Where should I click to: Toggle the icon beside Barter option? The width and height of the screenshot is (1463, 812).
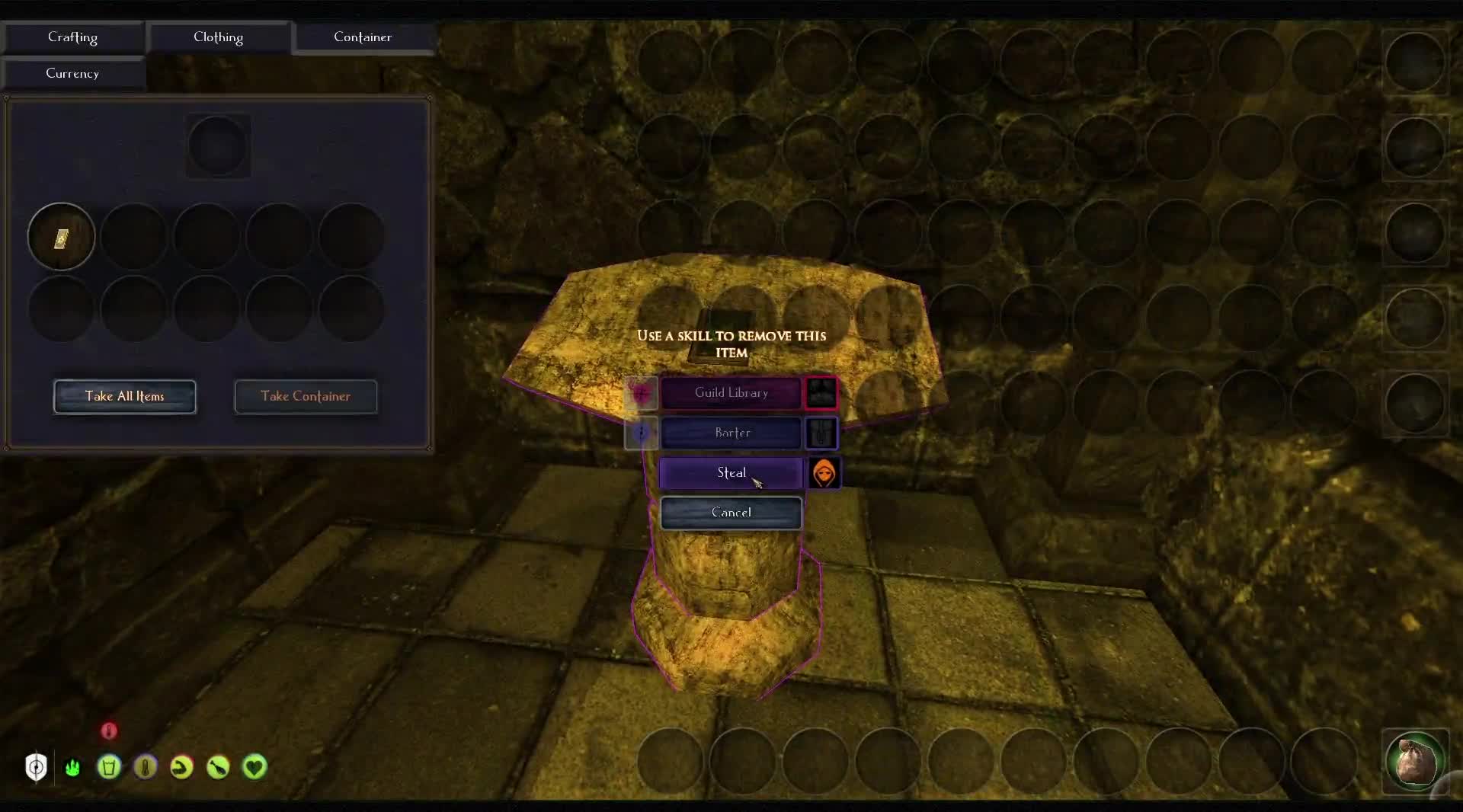coord(821,433)
